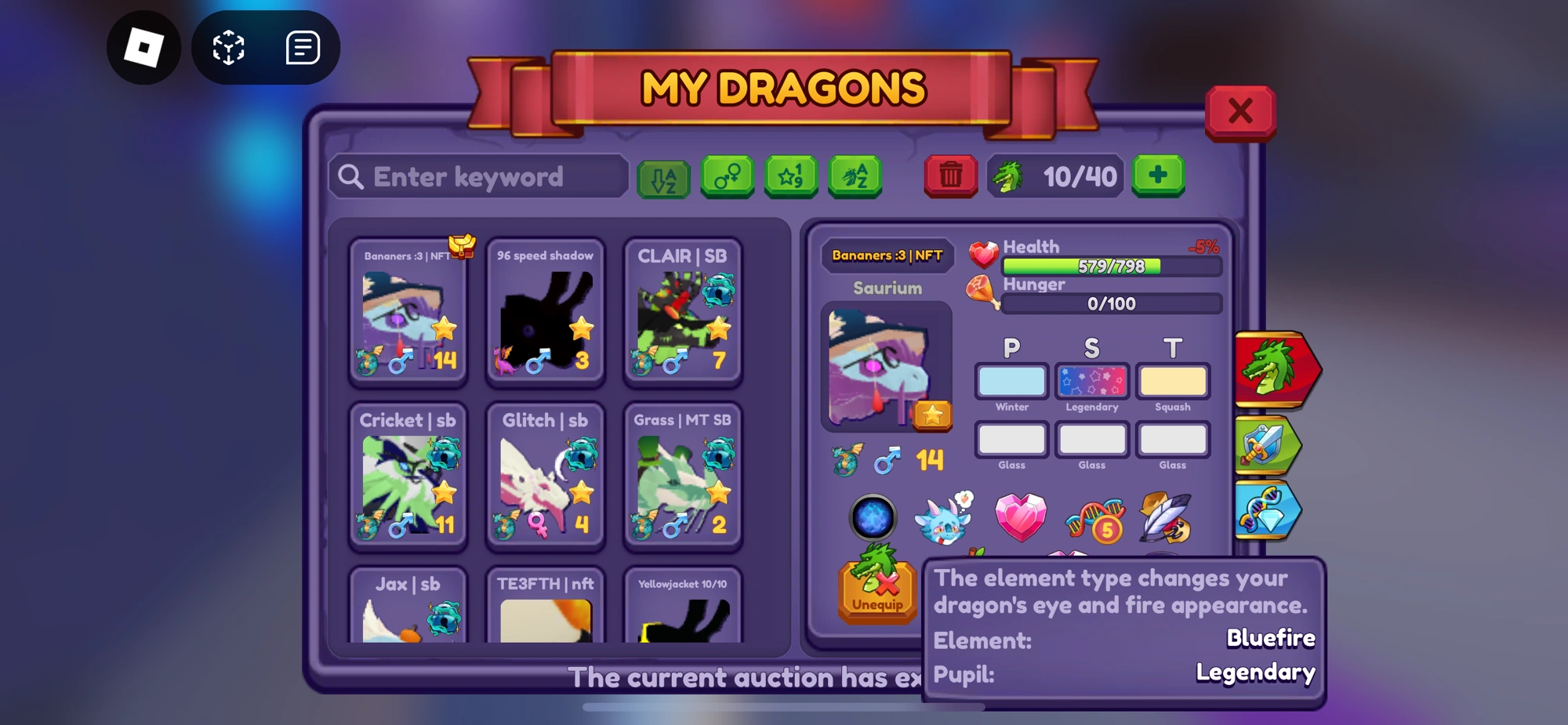Viewport: 1568px width, 725px height.
Task: Open the Winter slot under P column
Action: 1011,382
